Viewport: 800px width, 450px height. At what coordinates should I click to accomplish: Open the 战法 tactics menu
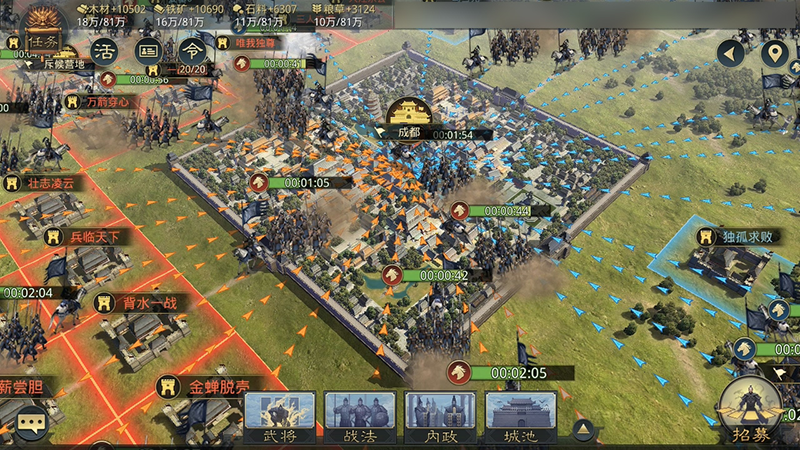359,417
